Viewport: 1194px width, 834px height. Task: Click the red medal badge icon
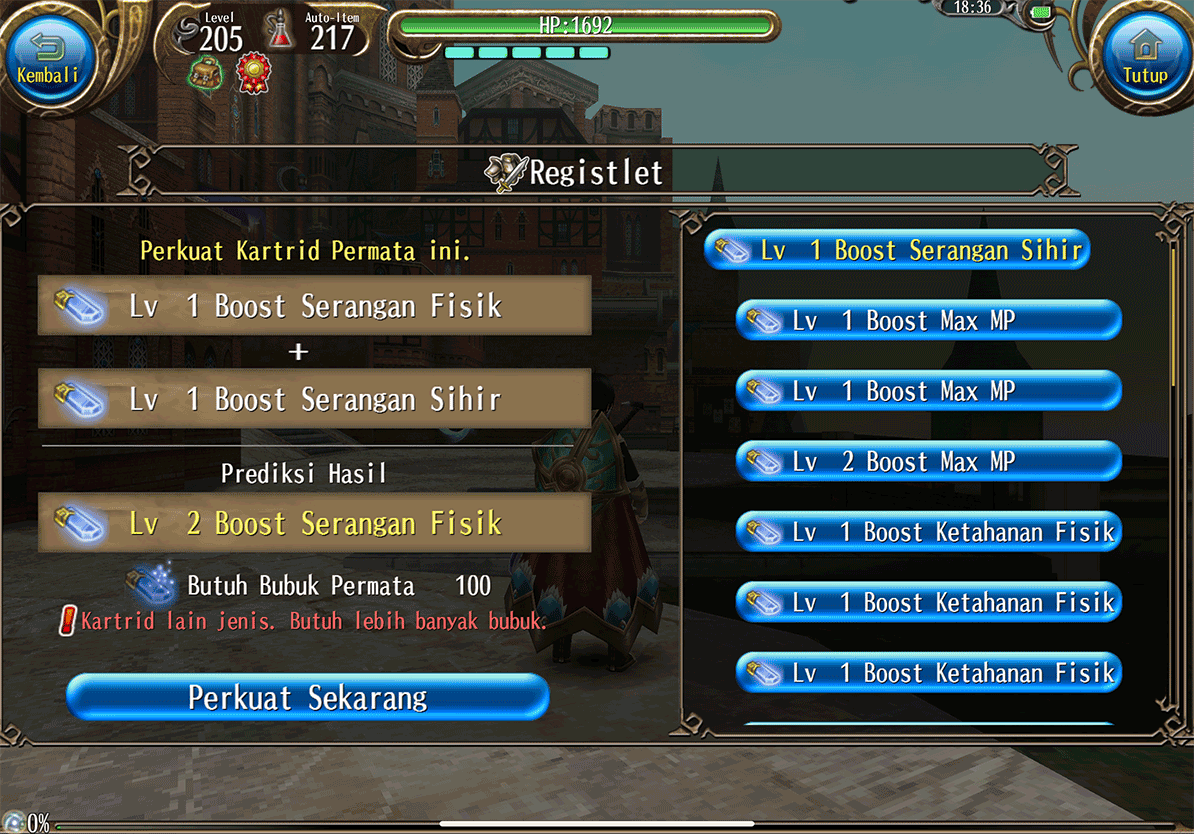pyautogui.click(x=253, y=72)
